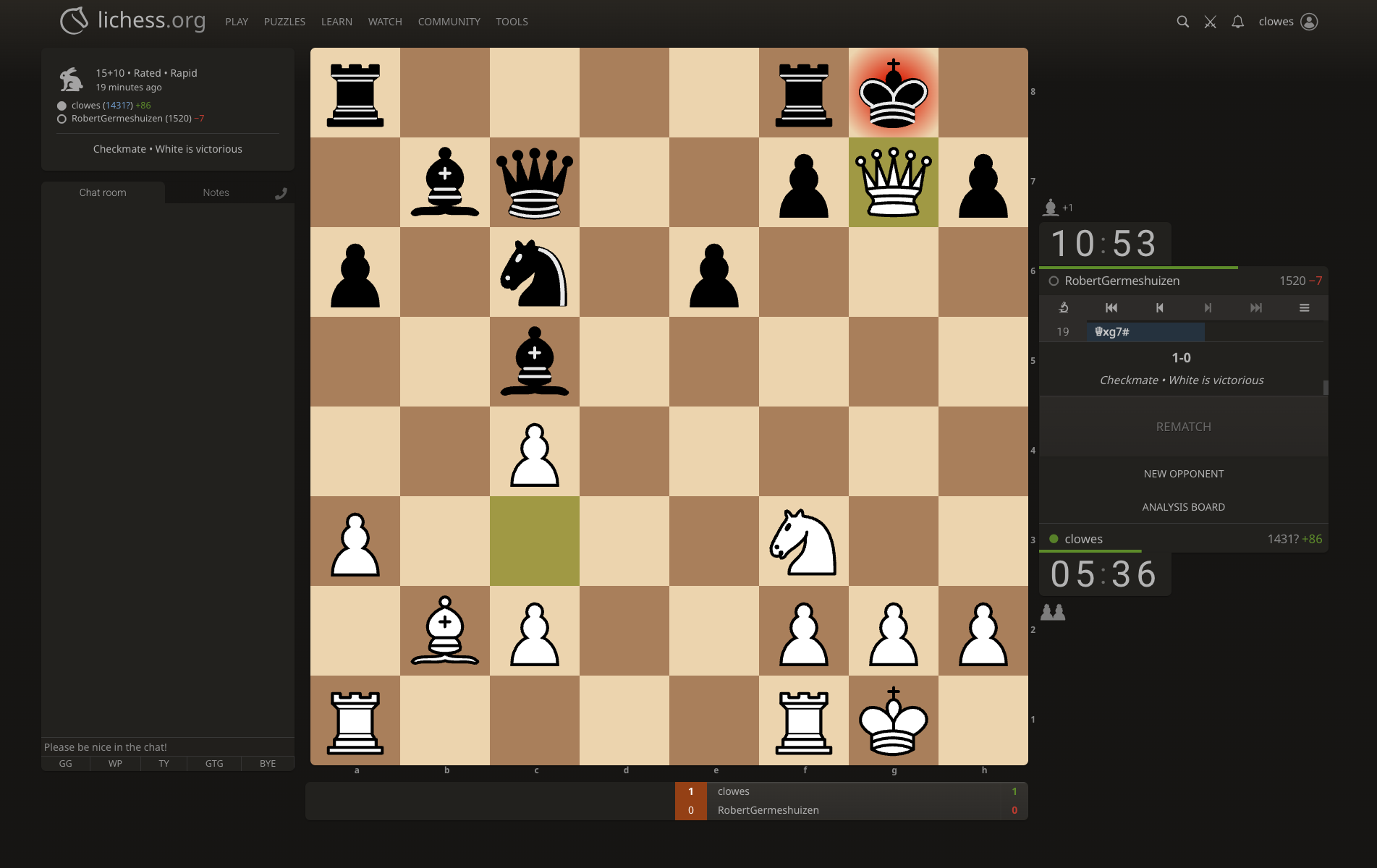The height and width of the screenshot is (868, 1377).
Task: Open the clowes account menu
Action: (x=1288, y=21)
